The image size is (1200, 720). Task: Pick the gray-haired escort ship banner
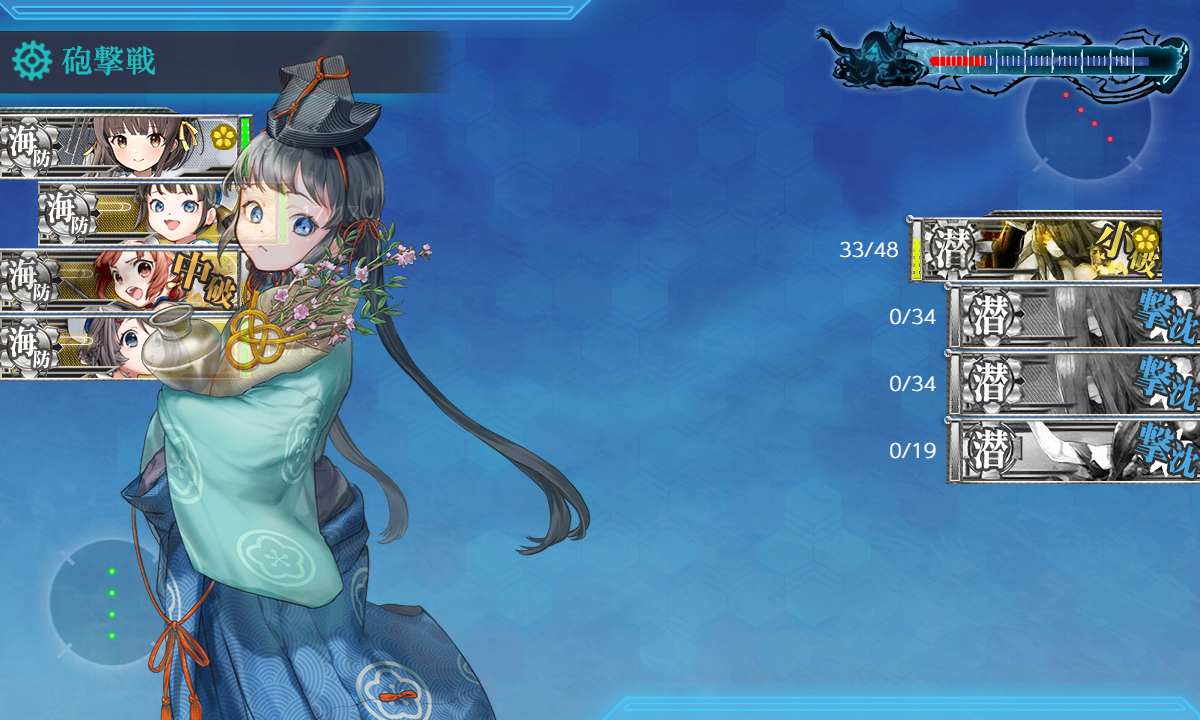point(80,347)
